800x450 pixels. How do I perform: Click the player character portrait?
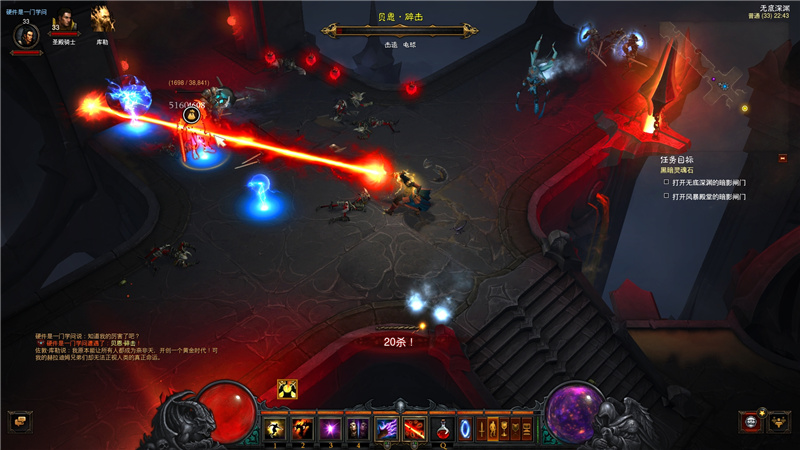click(x=26, y=35)
